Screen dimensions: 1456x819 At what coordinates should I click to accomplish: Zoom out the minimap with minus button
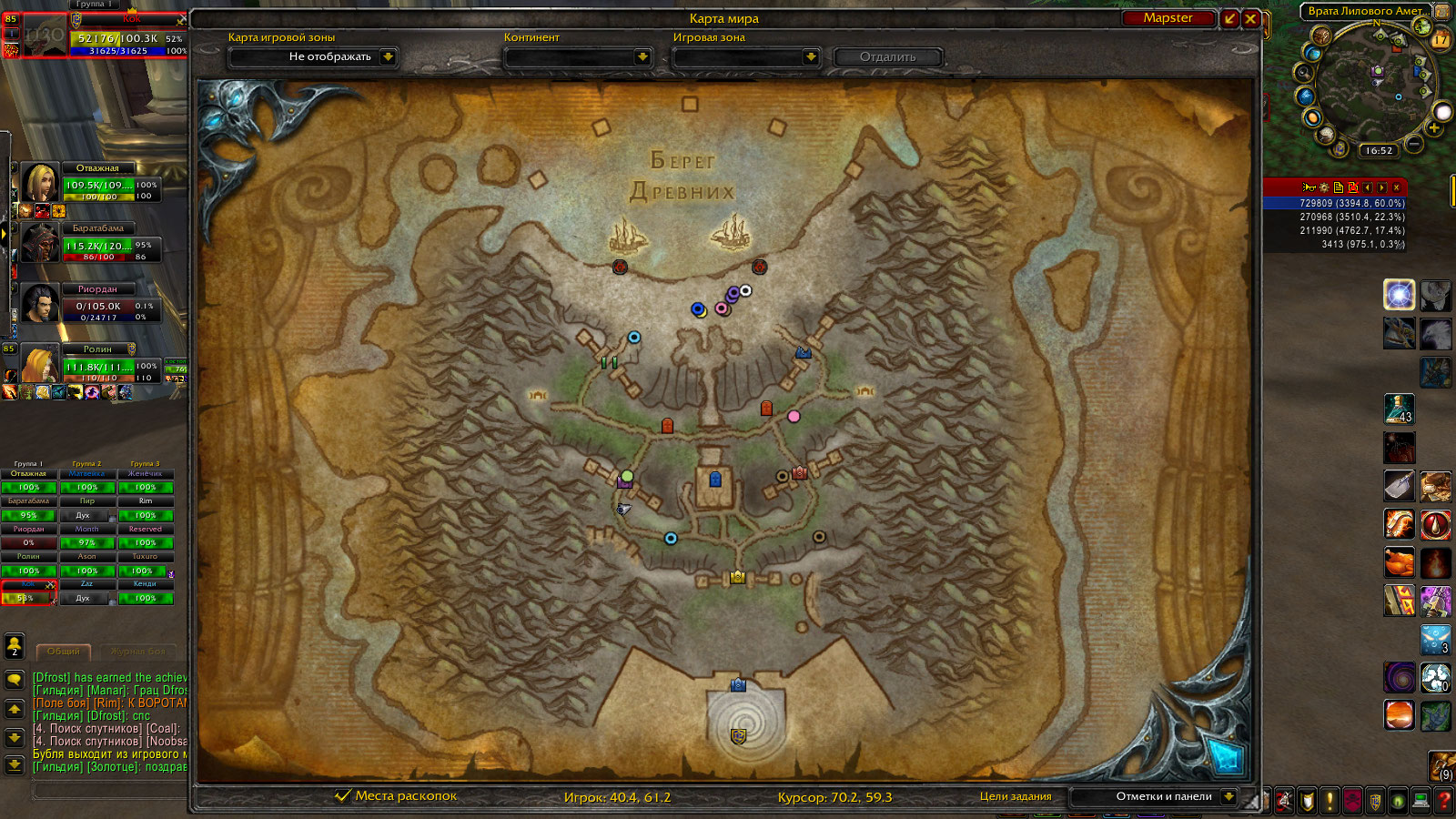(1413, 143)
